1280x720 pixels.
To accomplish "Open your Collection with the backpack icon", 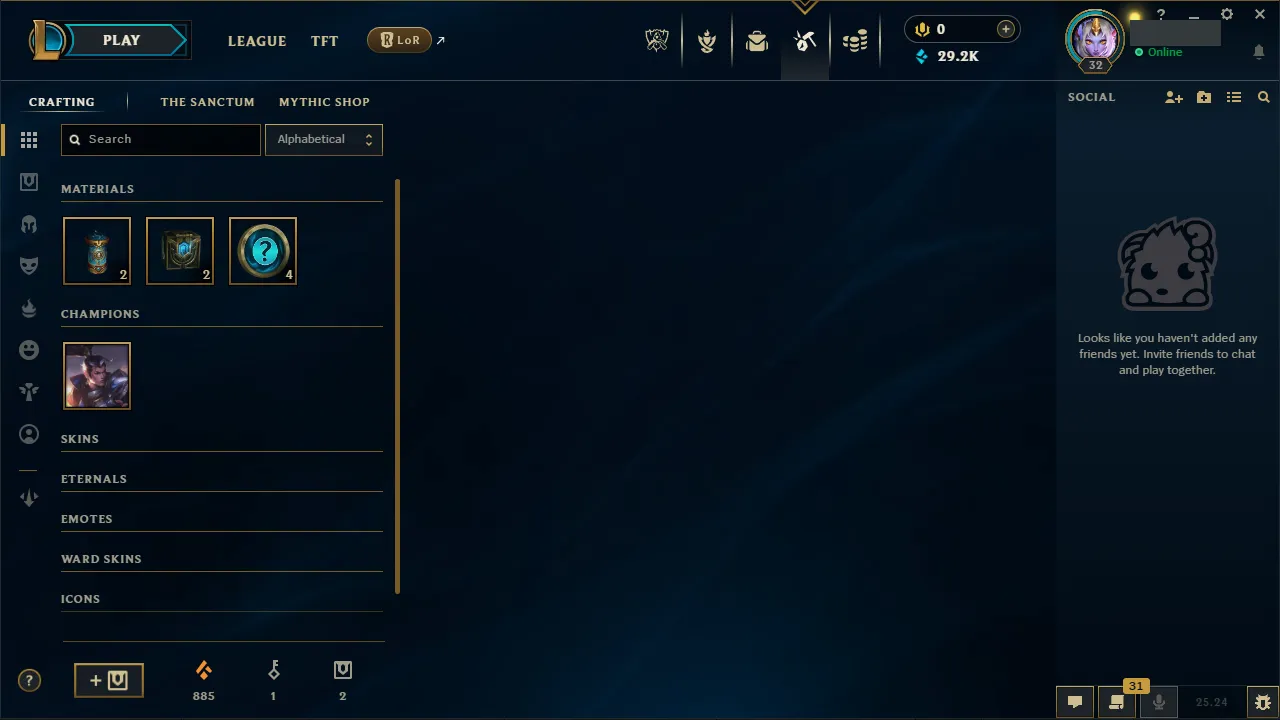I will [756, 40].
